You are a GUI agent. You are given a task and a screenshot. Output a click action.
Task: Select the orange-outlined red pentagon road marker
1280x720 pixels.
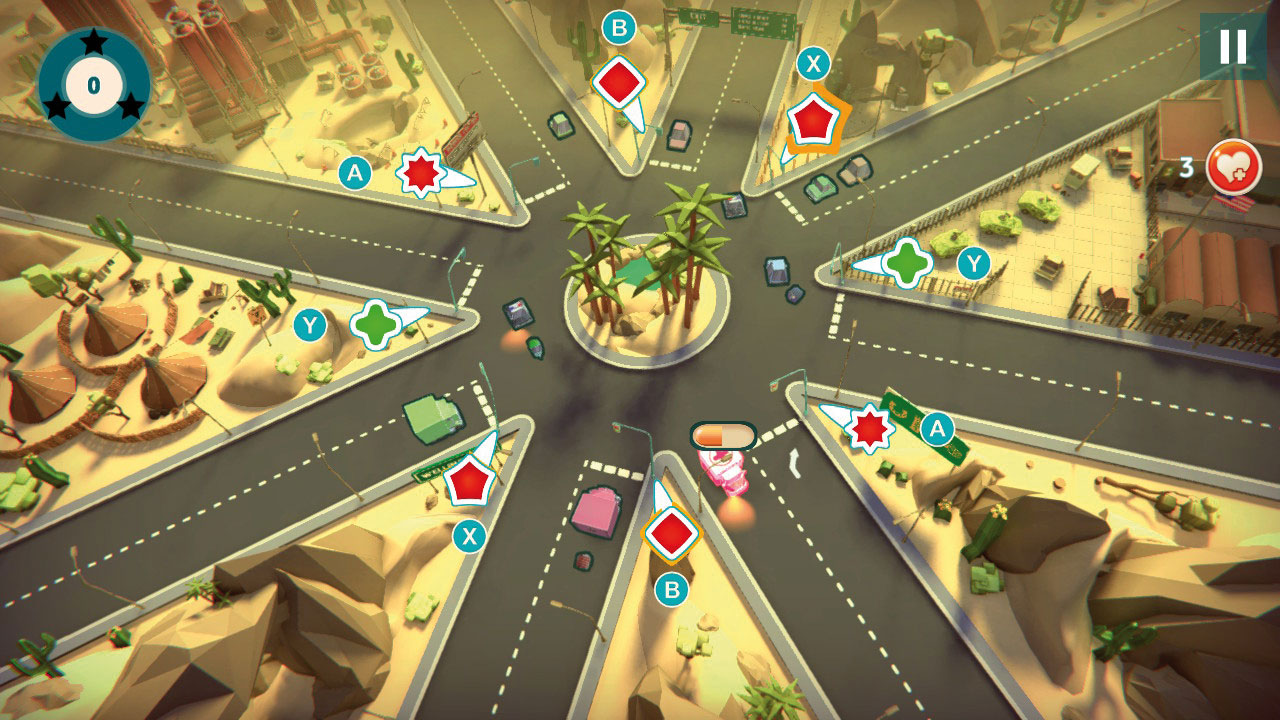point(811,121)
